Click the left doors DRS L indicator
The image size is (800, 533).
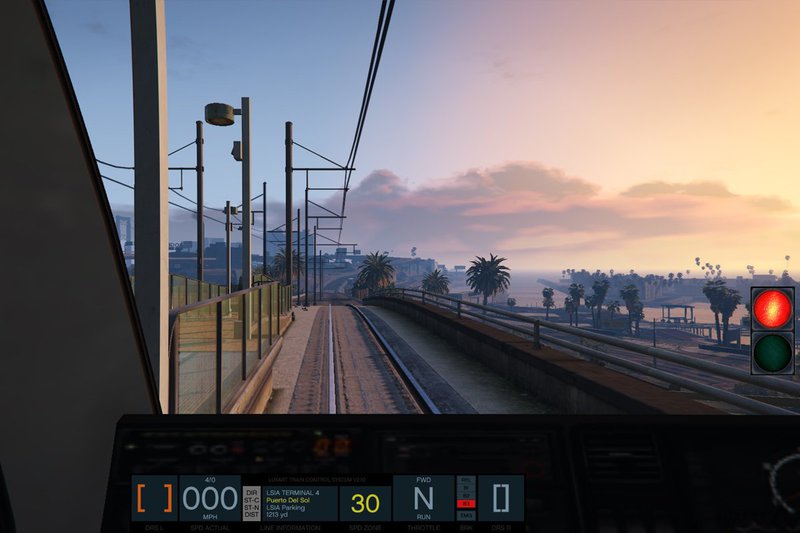point(155,498)
